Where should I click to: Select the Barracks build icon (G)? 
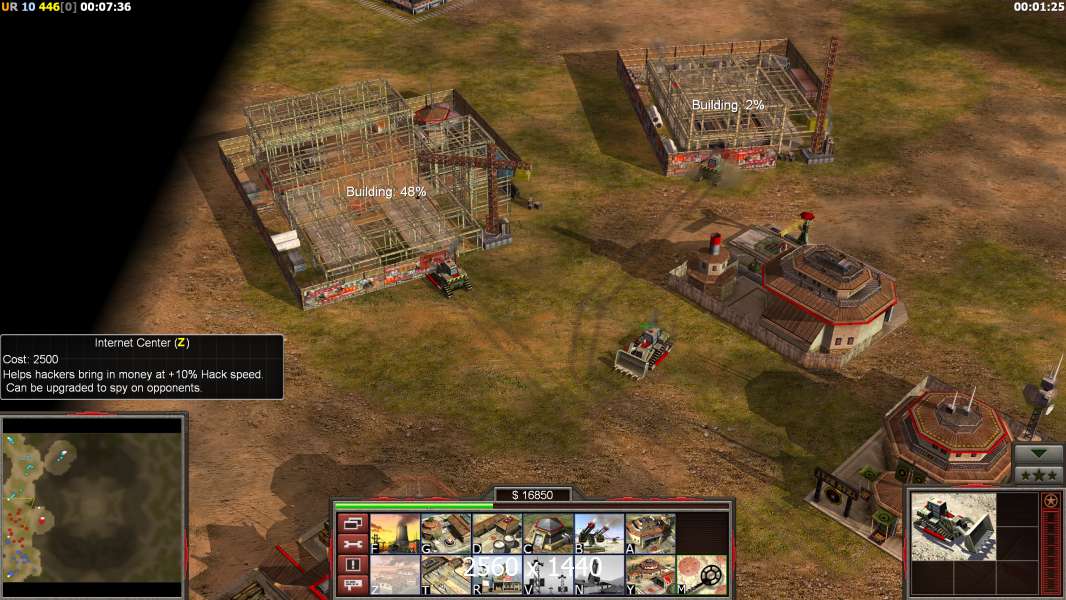(447, 534)
